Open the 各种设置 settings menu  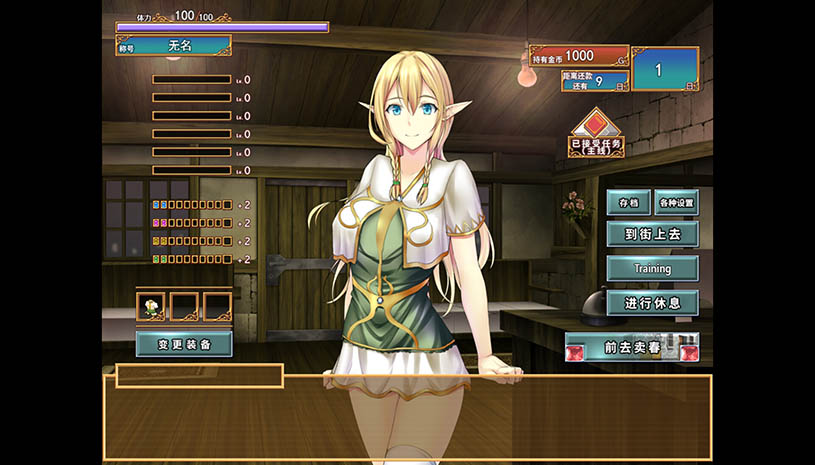coord(676,202)
